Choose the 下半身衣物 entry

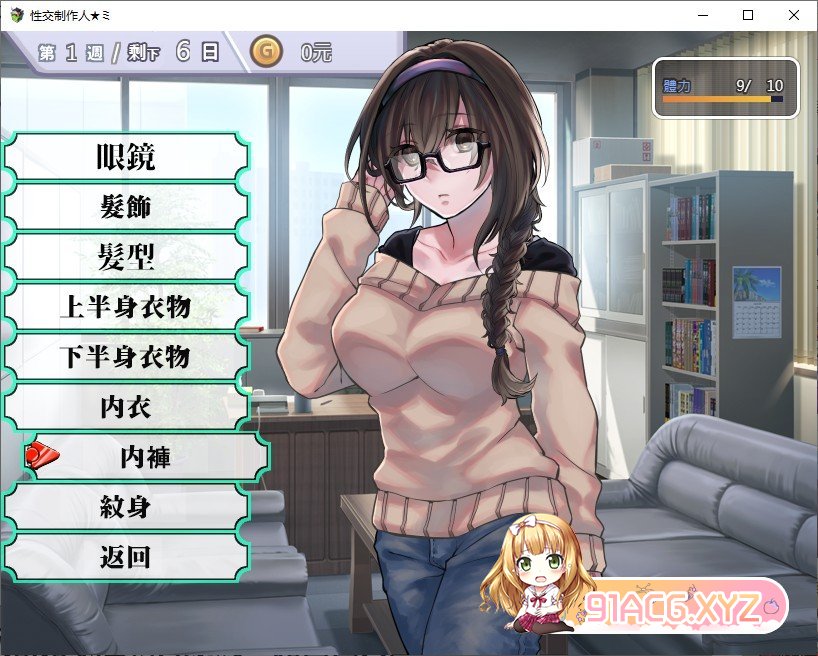125,357
